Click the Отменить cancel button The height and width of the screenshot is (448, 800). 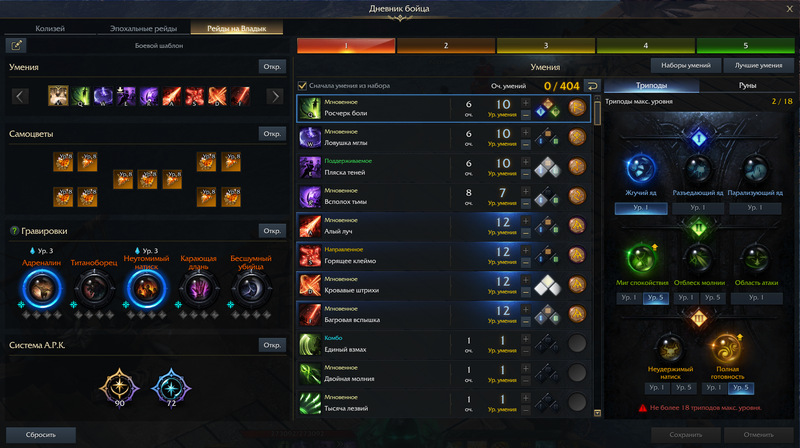(760, 435)
